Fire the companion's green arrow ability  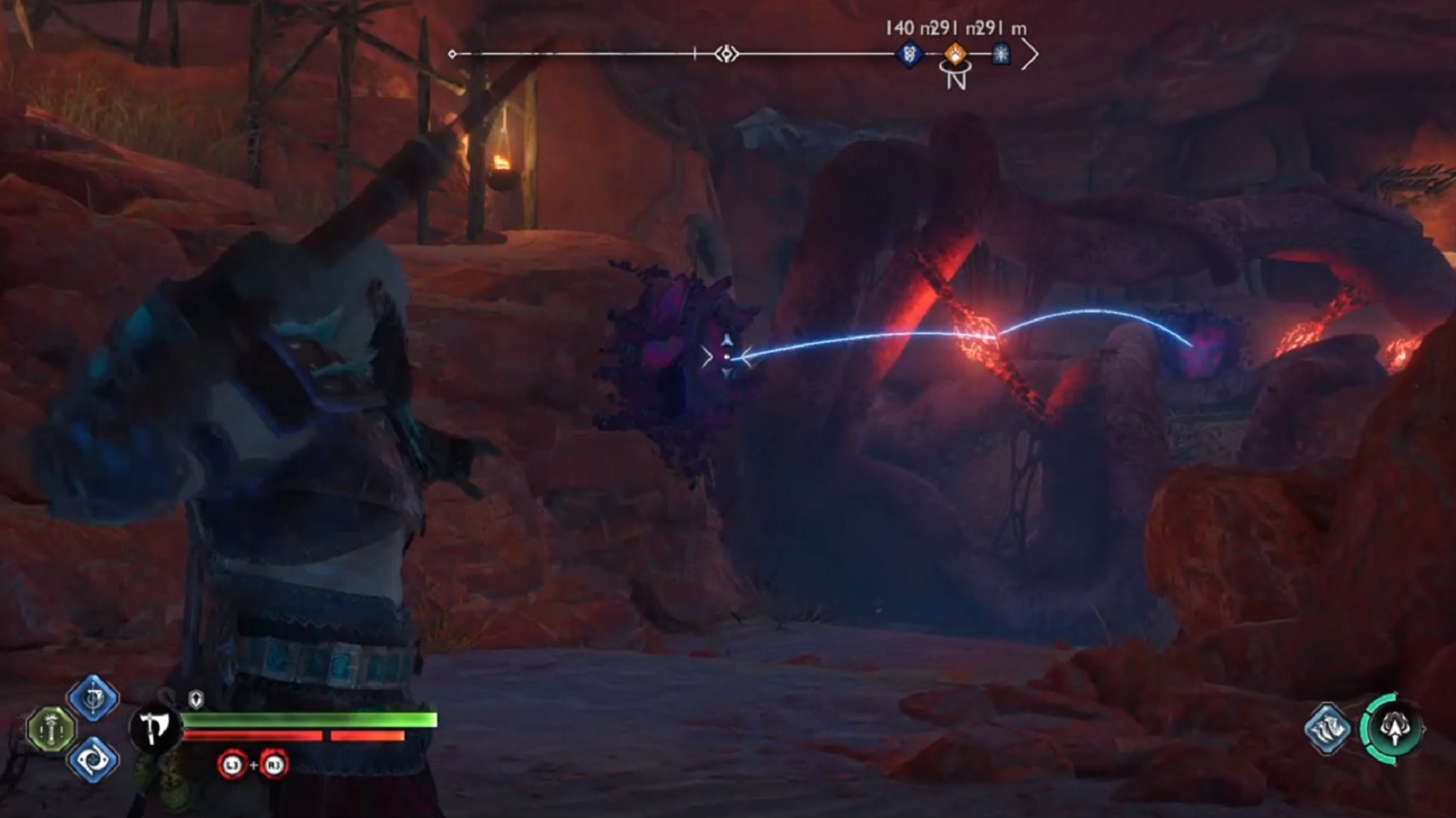point(1393,728)
